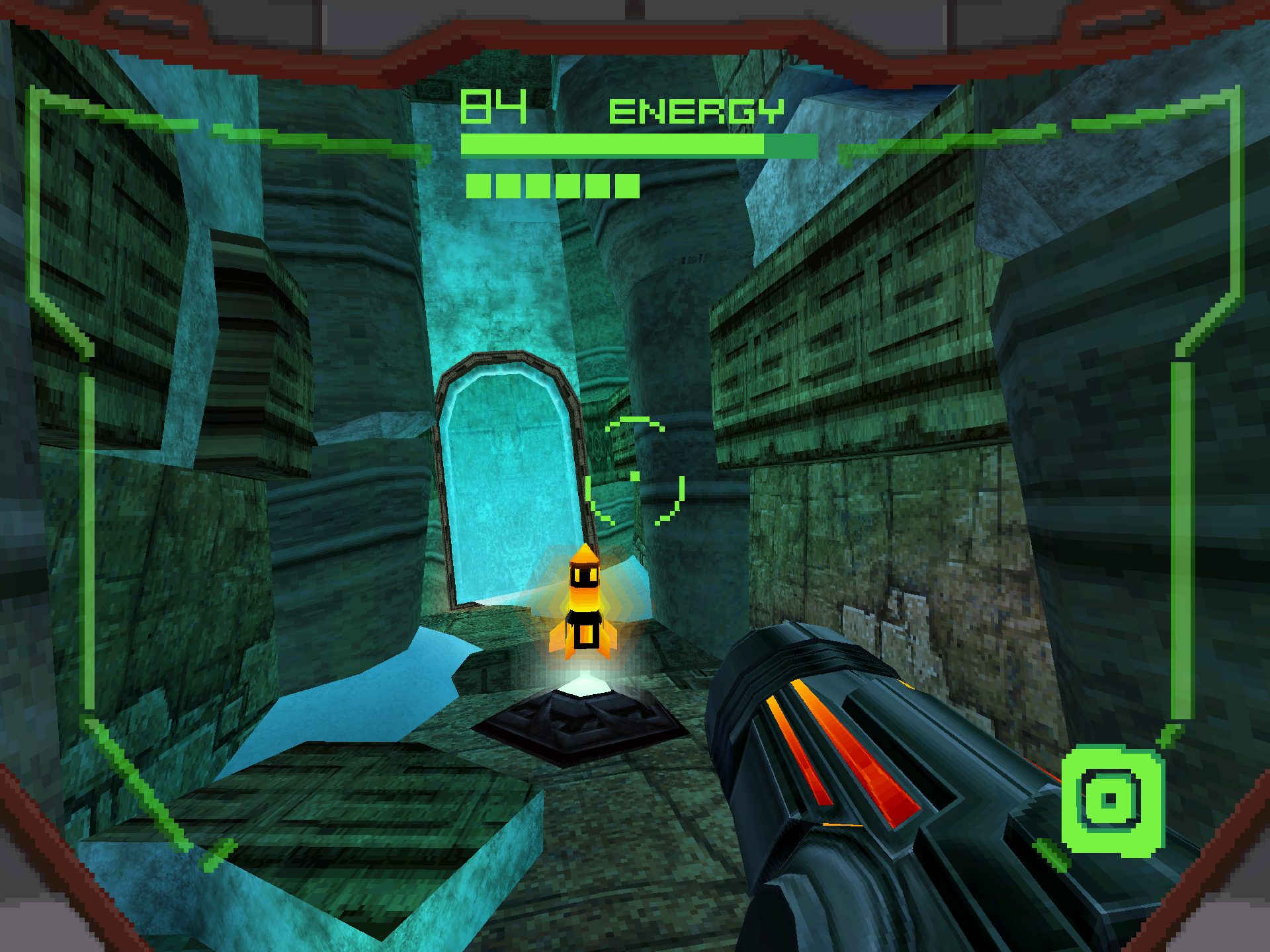
Task: Select the green beam weapon icon
Action: [x=1111, y=801]
